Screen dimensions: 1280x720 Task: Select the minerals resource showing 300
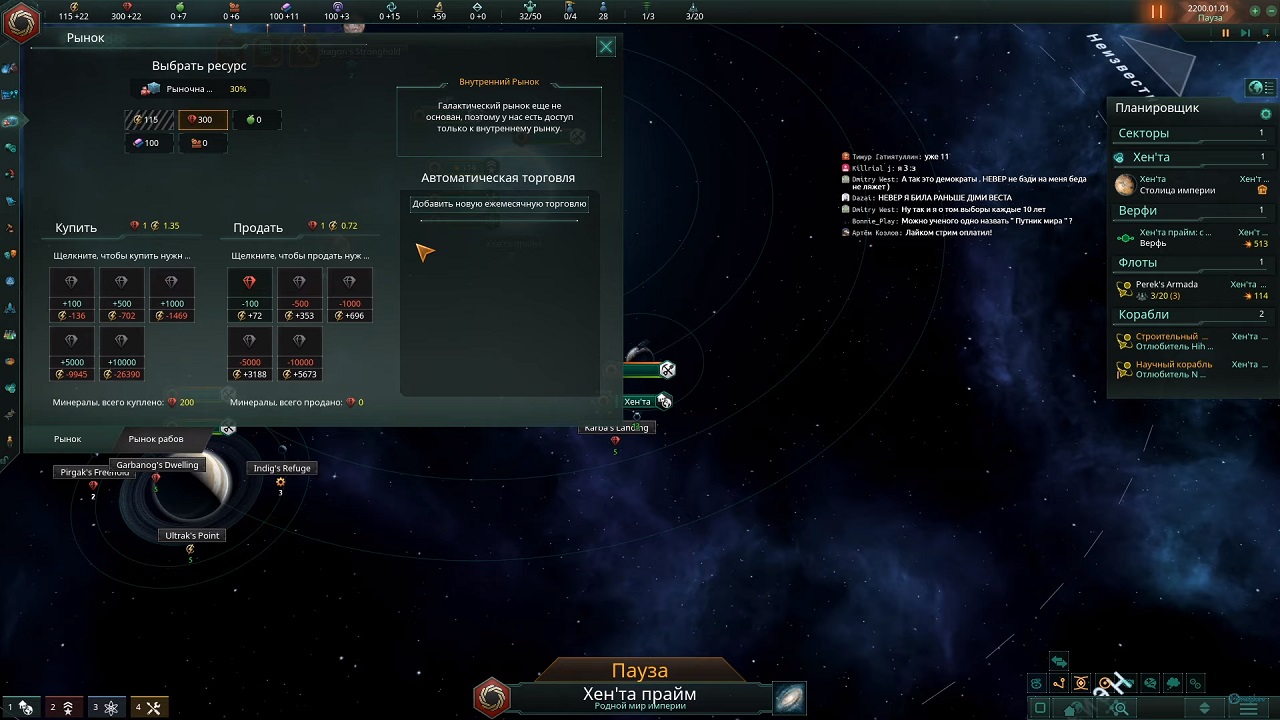pos(201,120)
